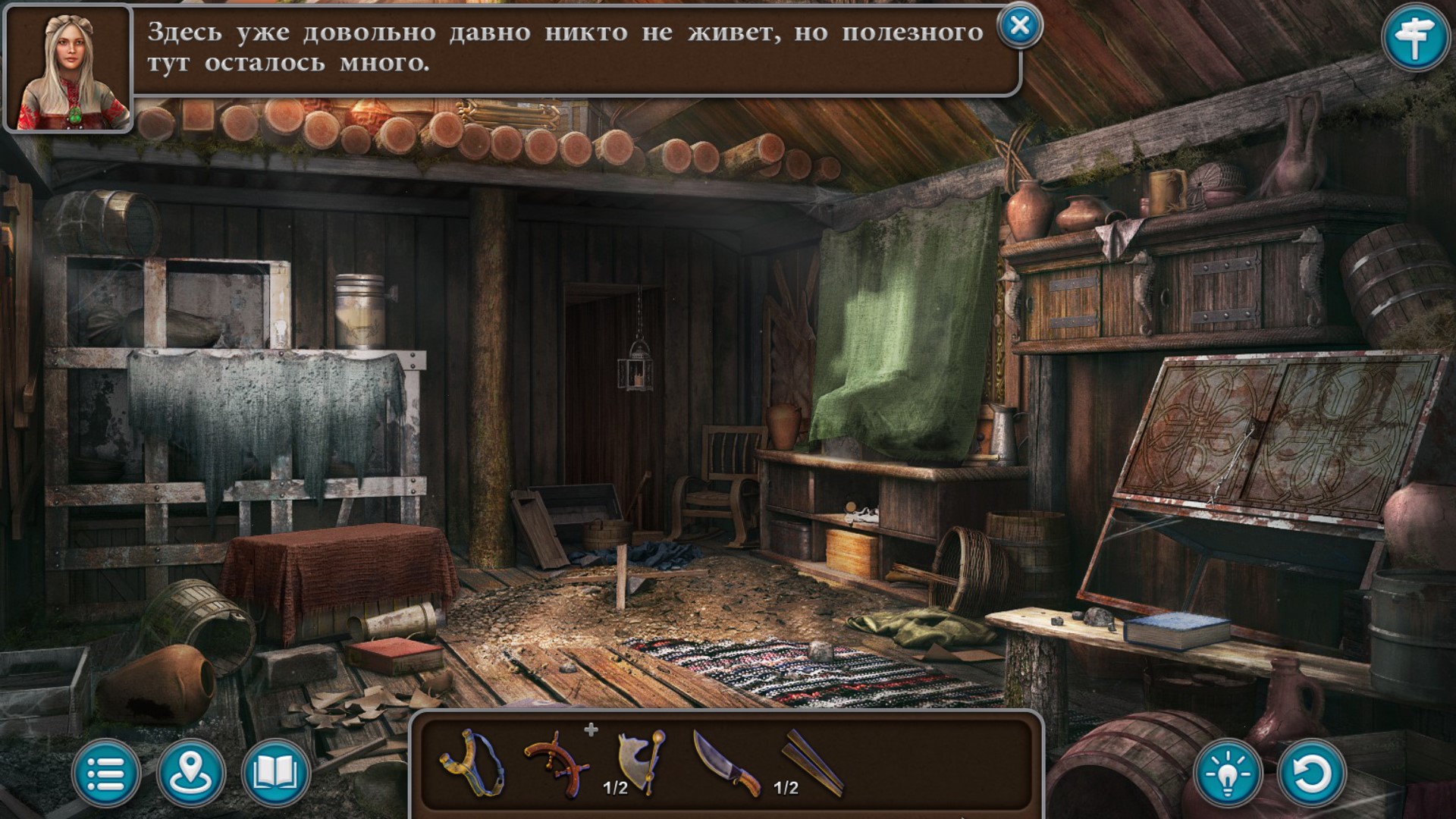
Task: Close the dialogue box with the X
Action: point(1020,26)
